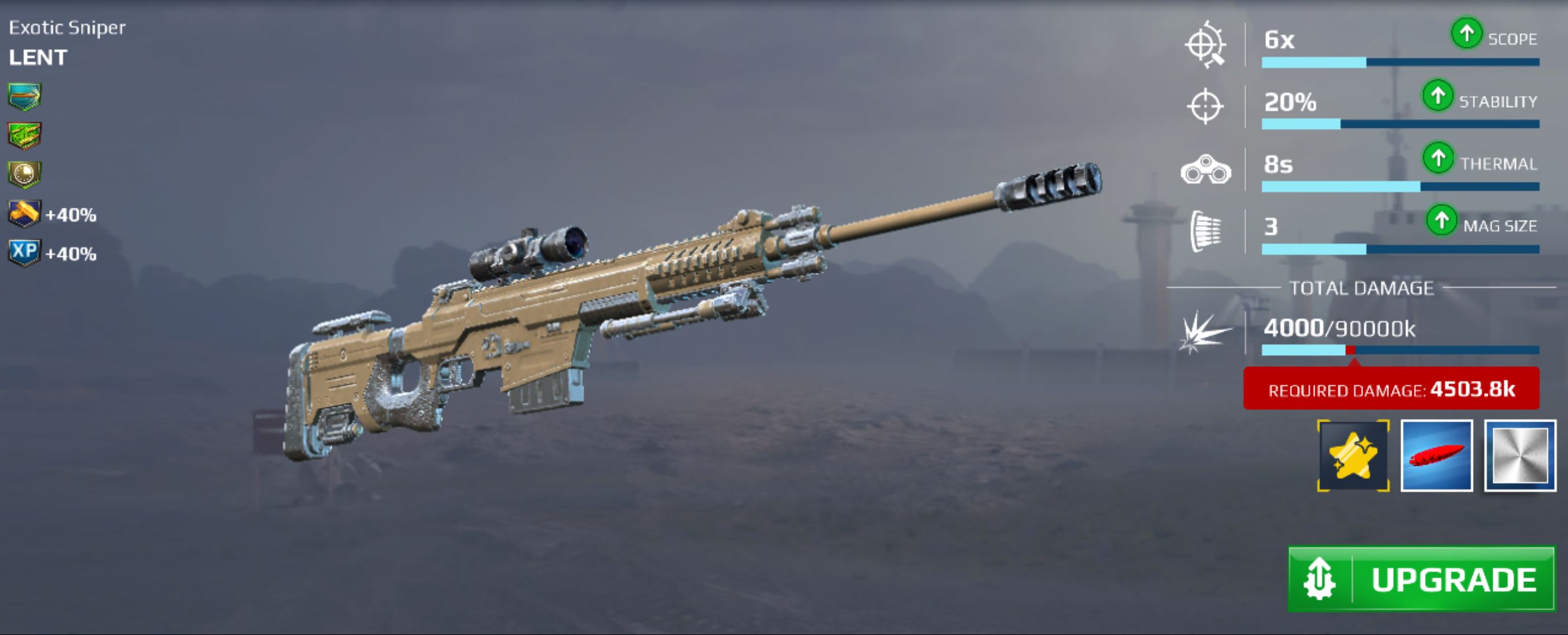Viewport: 1568px width, 635px height.
Task: Open the gold +40% bonus badge
Action: (25, 214)
